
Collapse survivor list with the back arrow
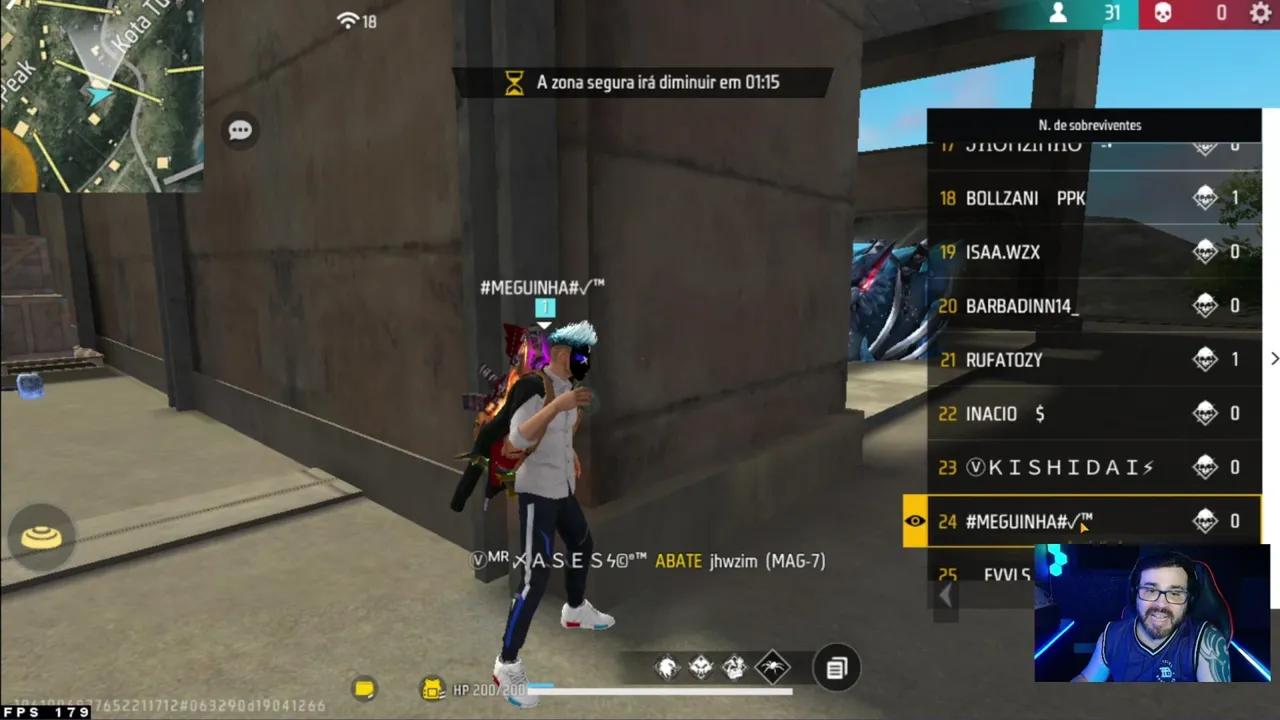coord(945,594)
